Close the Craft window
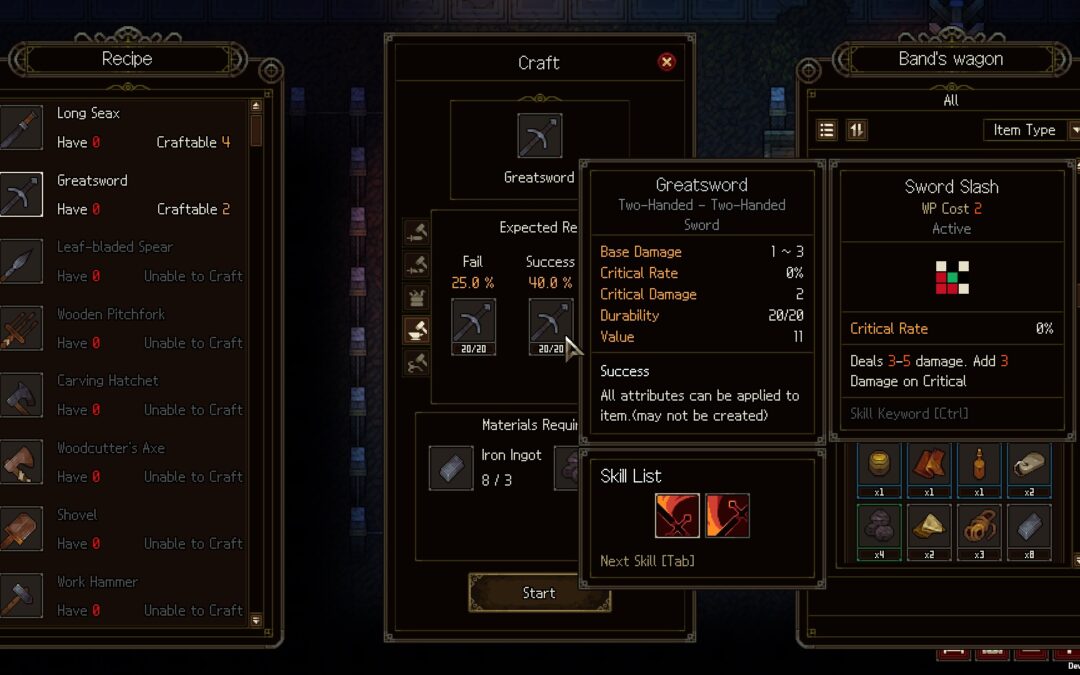The height and width of the screenshot is (675, 1080). click(667, 62)
